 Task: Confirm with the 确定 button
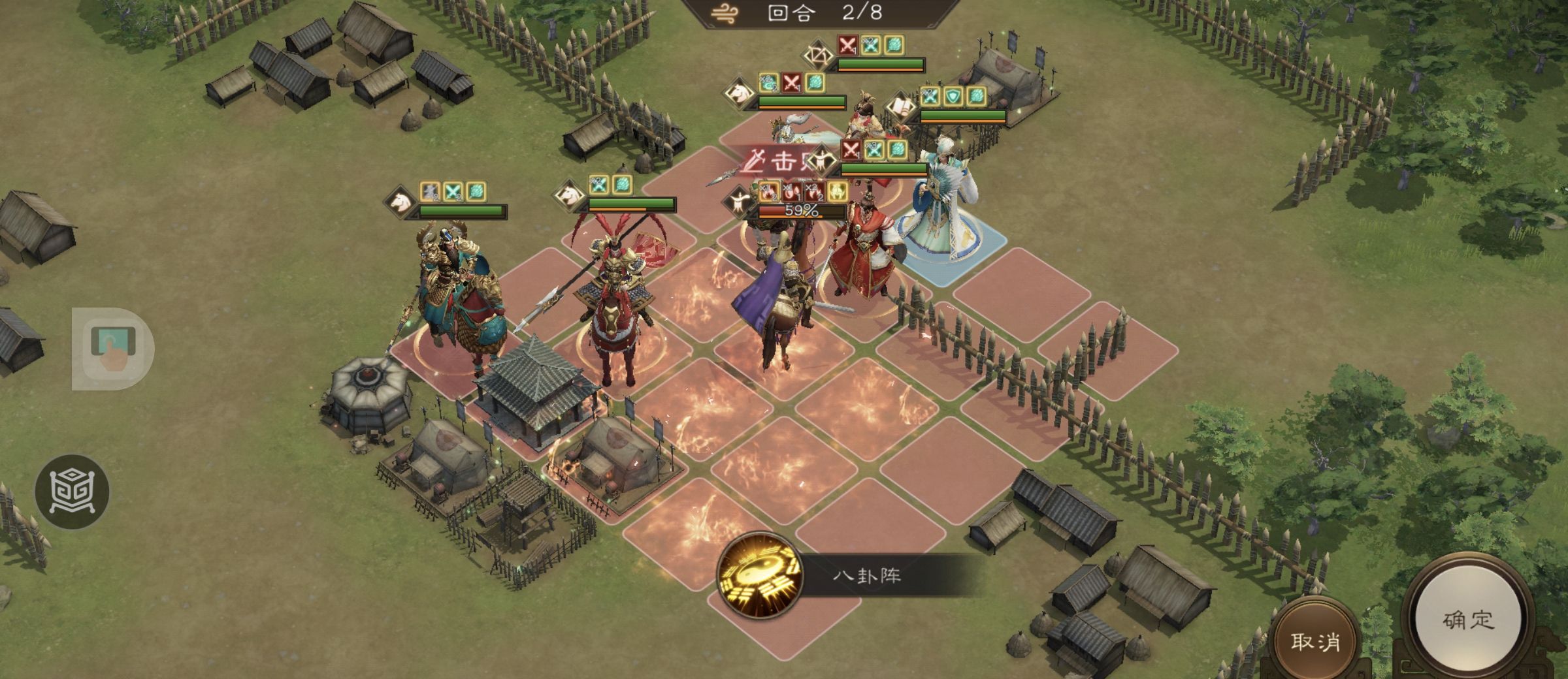tap(1467, 620)
